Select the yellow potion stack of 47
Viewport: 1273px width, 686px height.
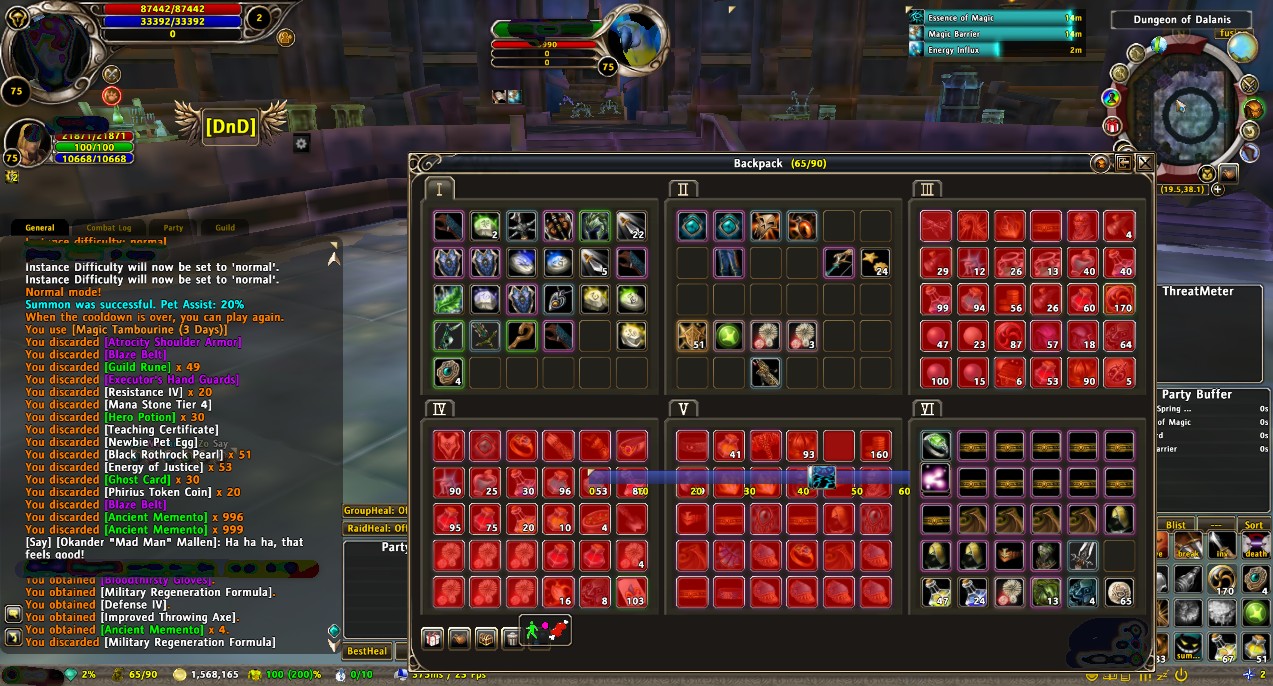[x=936, y=592]
